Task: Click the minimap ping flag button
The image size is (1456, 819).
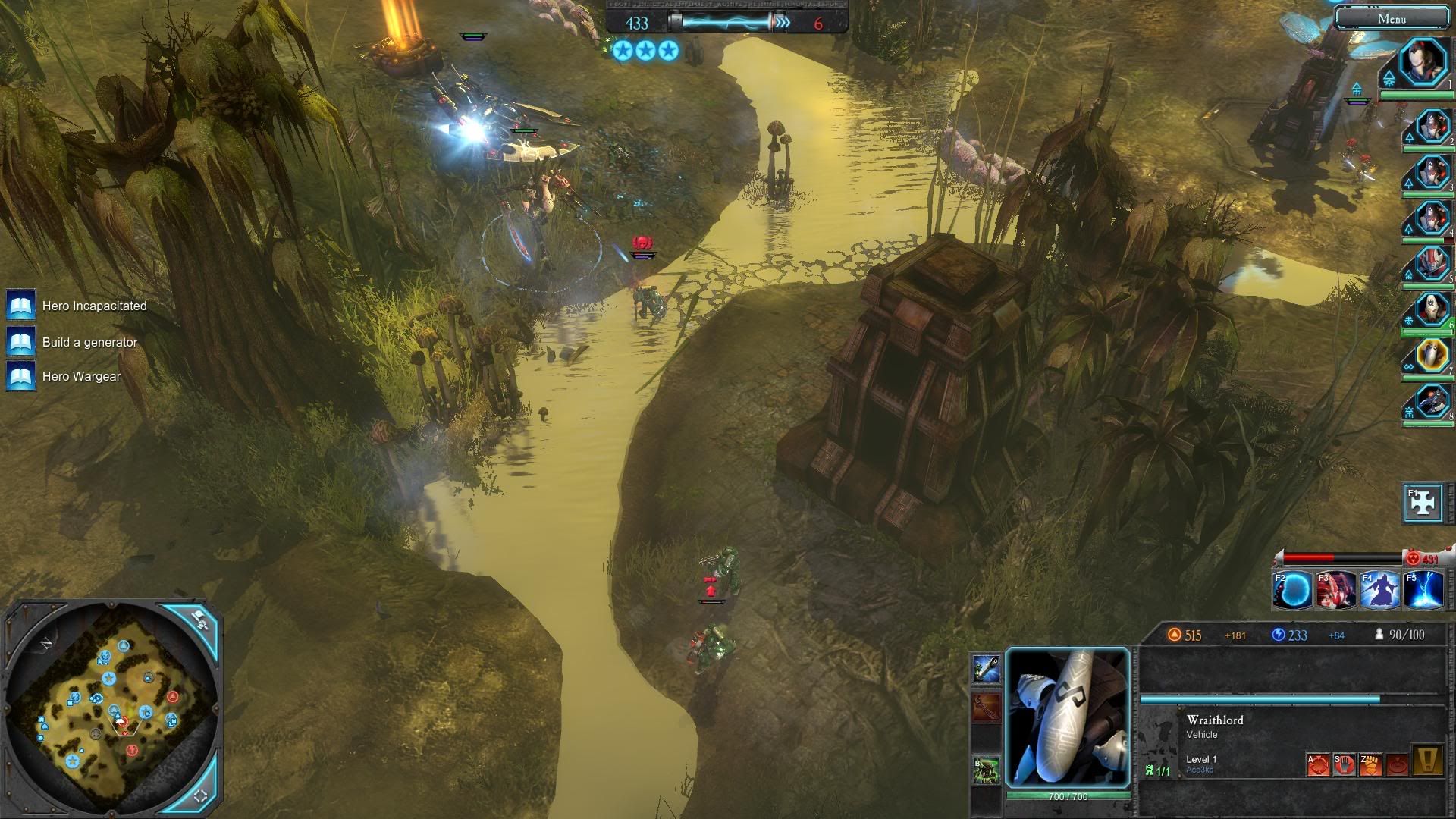Action: point(199,619)
